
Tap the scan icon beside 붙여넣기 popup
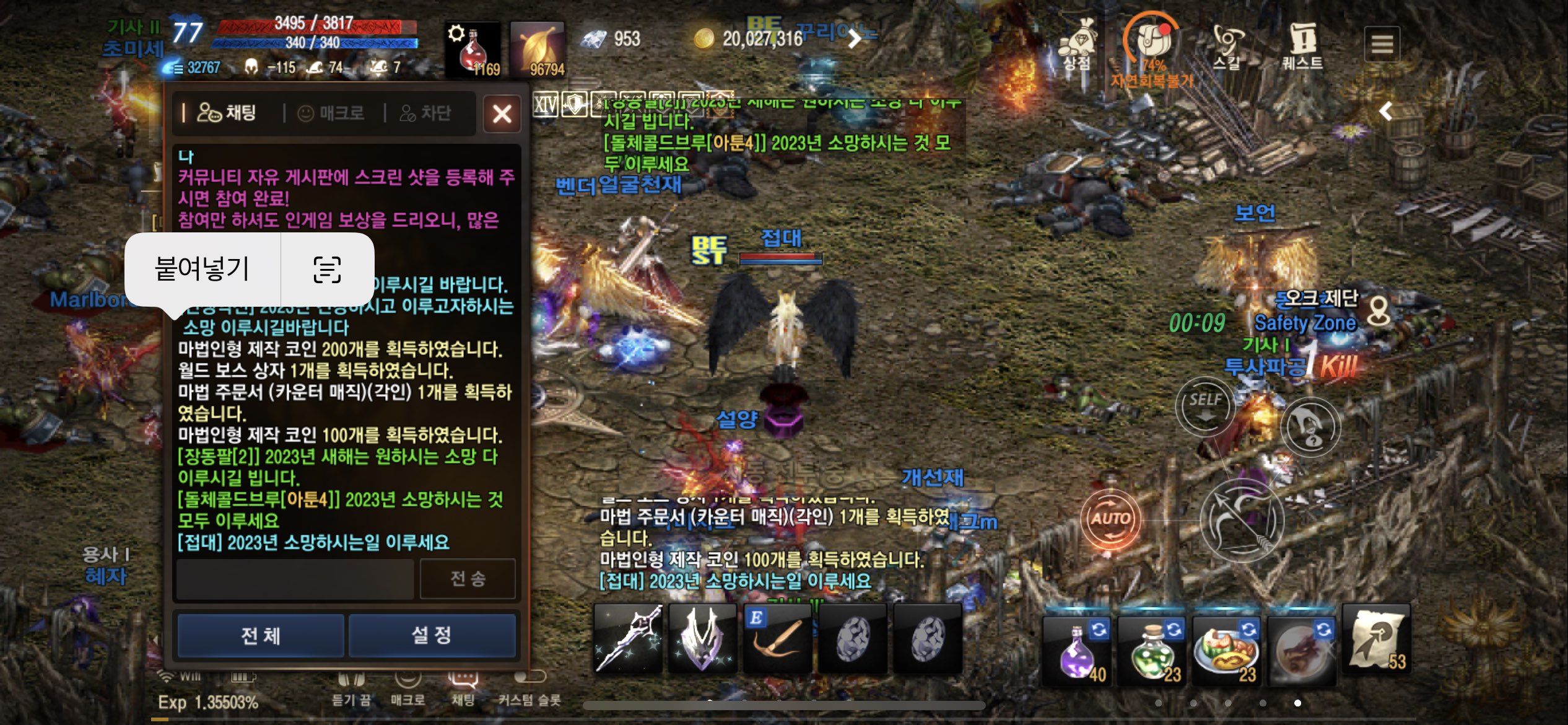330,271
